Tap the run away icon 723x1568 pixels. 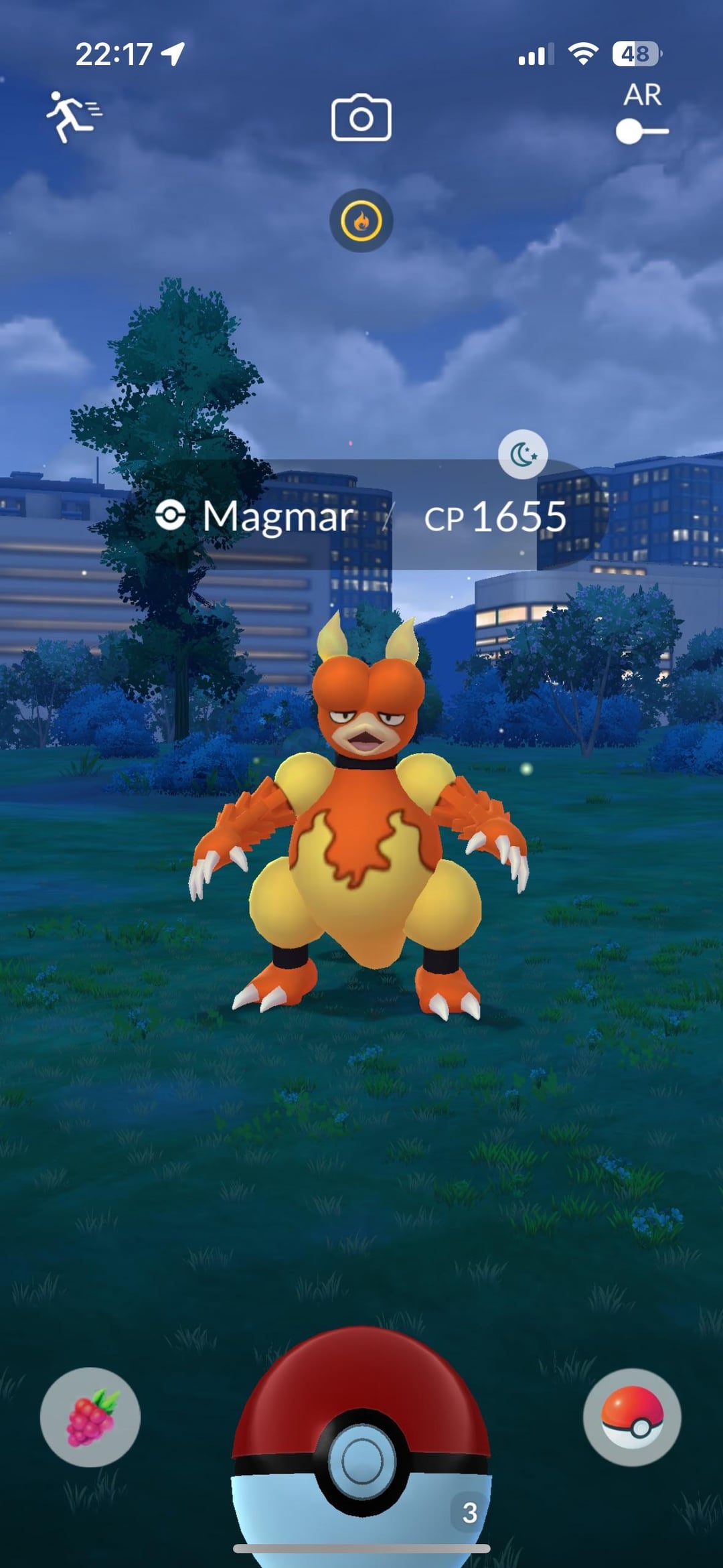pos(72,117)
